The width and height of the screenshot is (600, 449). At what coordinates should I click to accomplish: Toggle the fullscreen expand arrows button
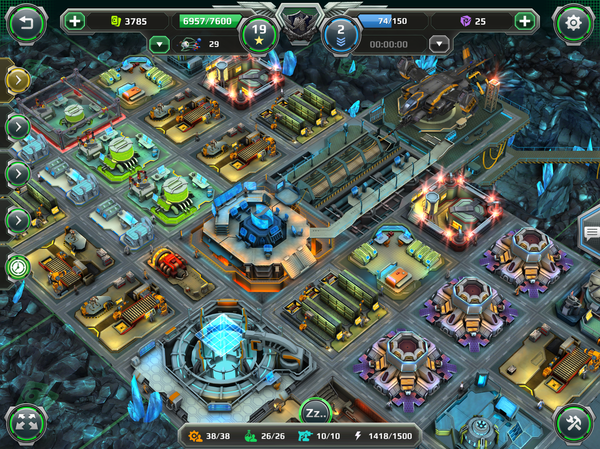point(25,423)
